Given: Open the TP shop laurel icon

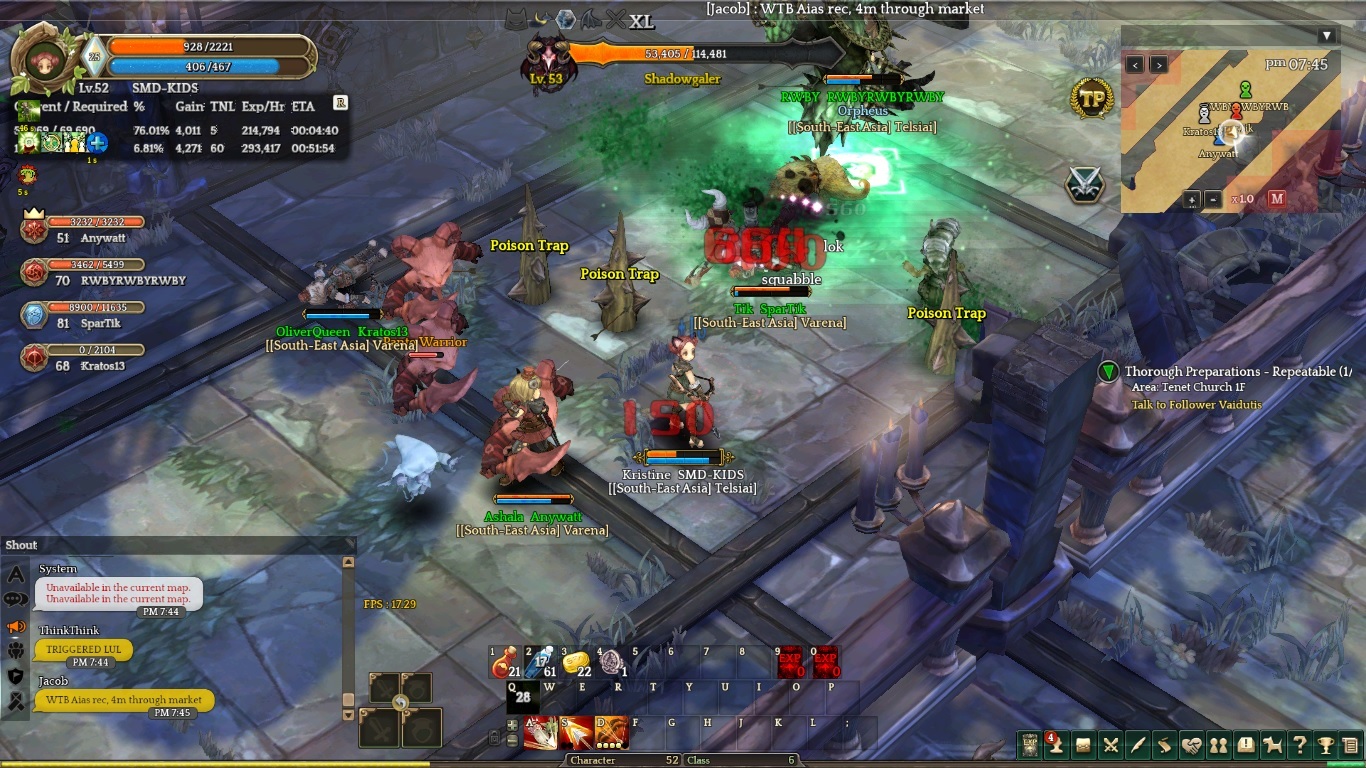Looking at the screenshot, I should [x=1091, y=99].
